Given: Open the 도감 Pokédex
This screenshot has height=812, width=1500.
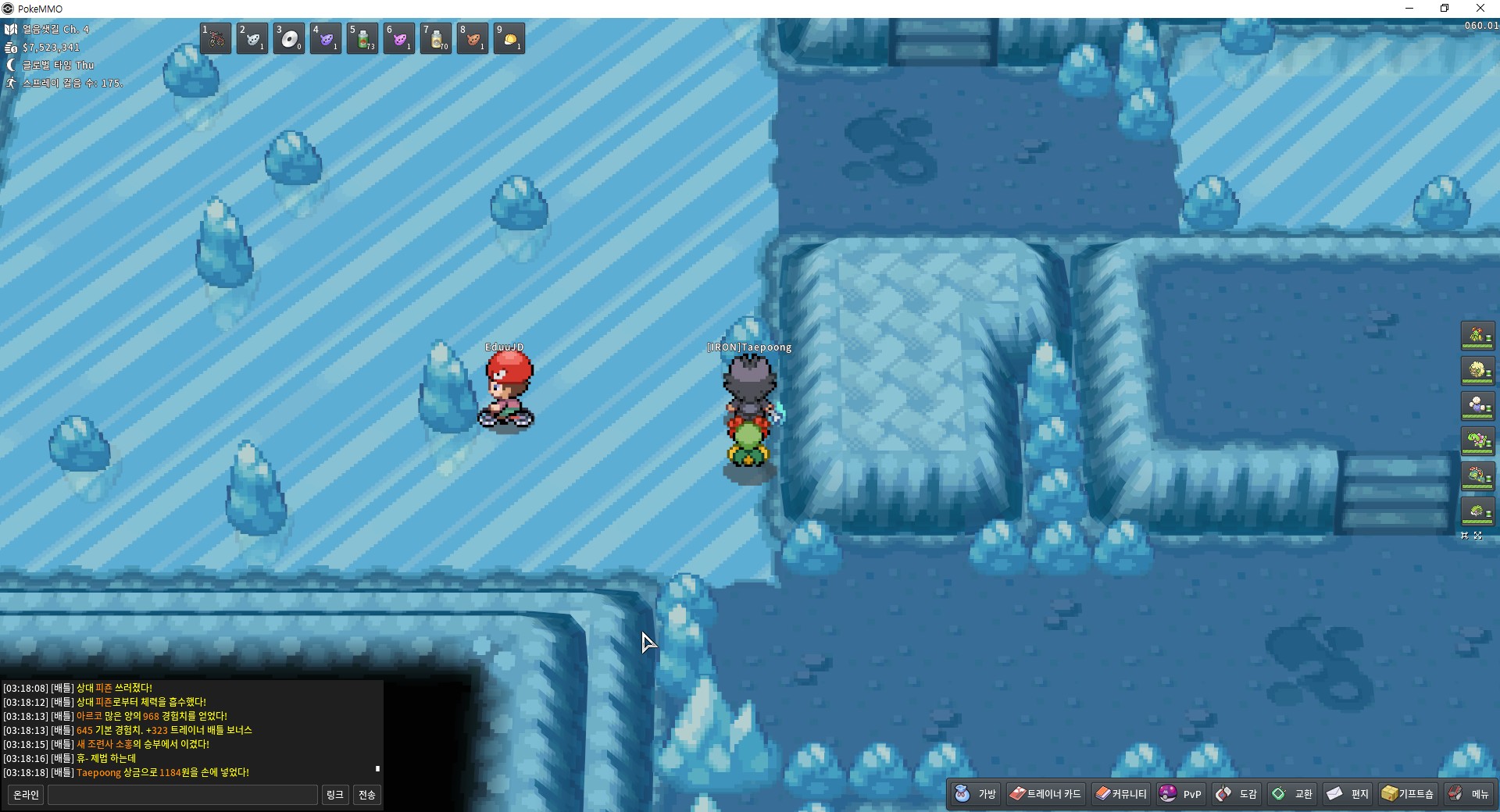Looking at the screenshot, I should [1237, 794].
